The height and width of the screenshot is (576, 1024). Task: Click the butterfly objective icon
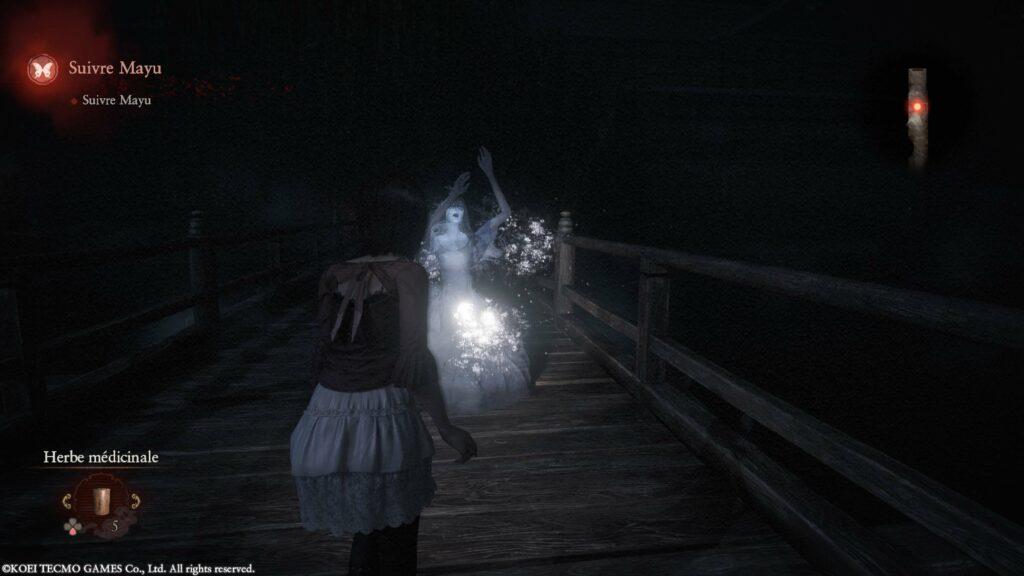43,69
